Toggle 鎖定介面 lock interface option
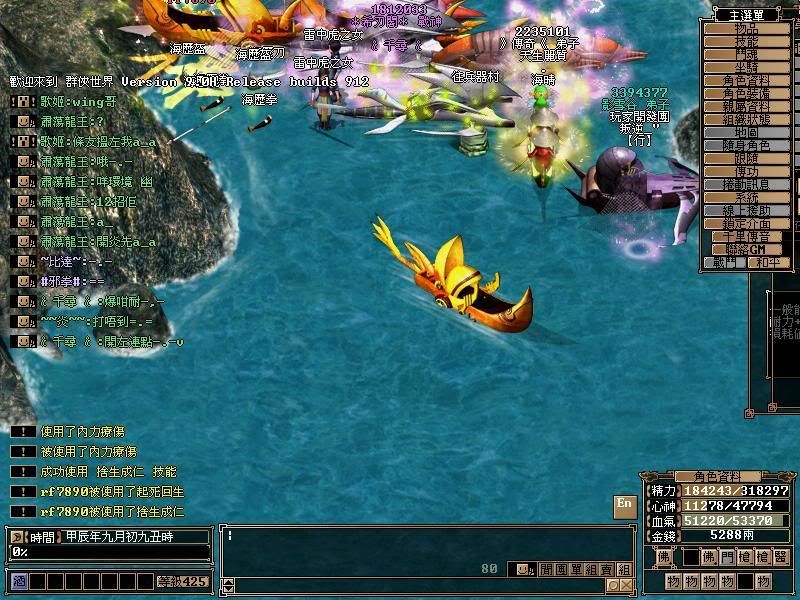 coord(746,224)
